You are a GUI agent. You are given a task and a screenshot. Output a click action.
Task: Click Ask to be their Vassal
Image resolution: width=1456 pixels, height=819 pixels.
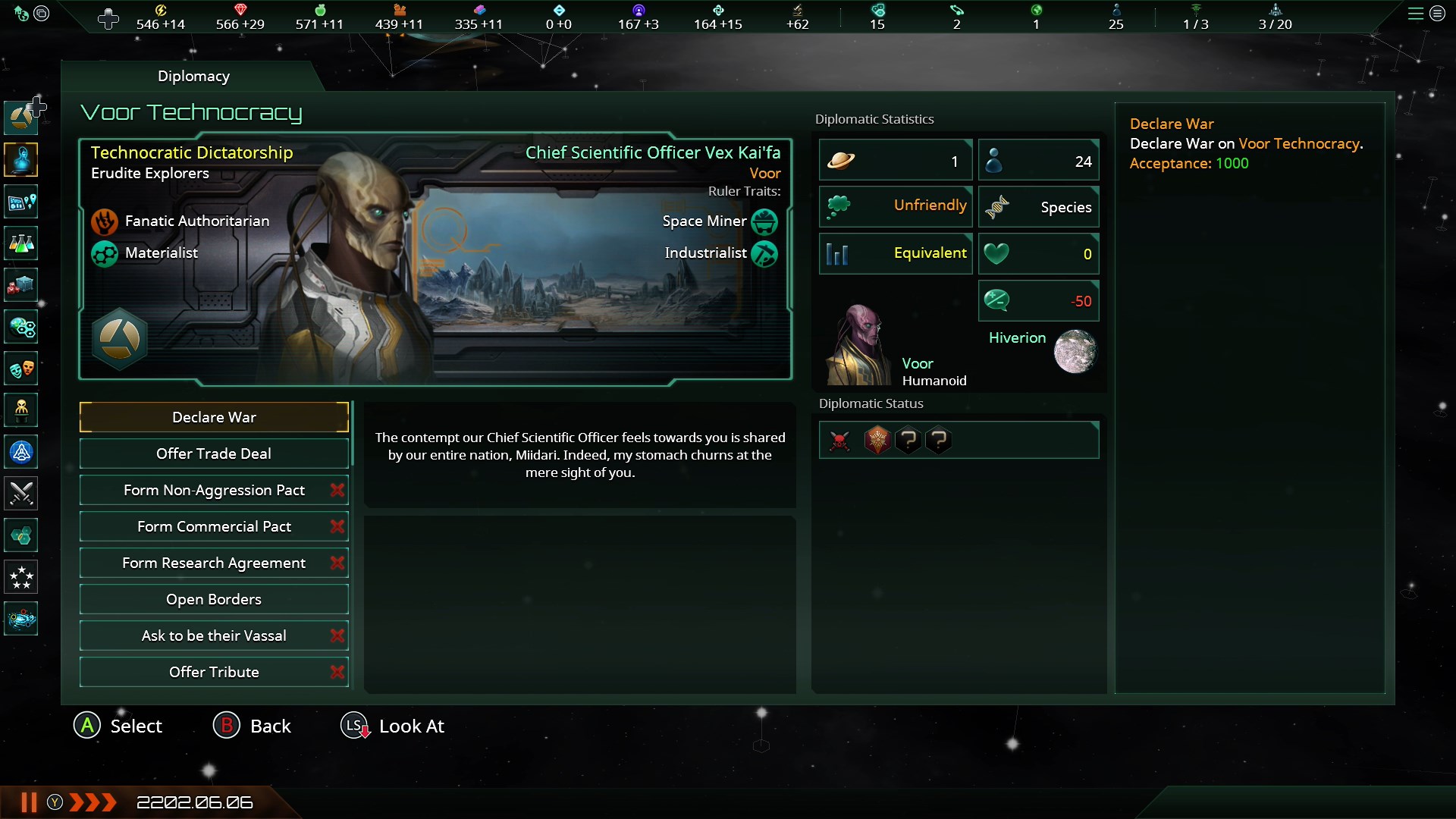point(214,635)
